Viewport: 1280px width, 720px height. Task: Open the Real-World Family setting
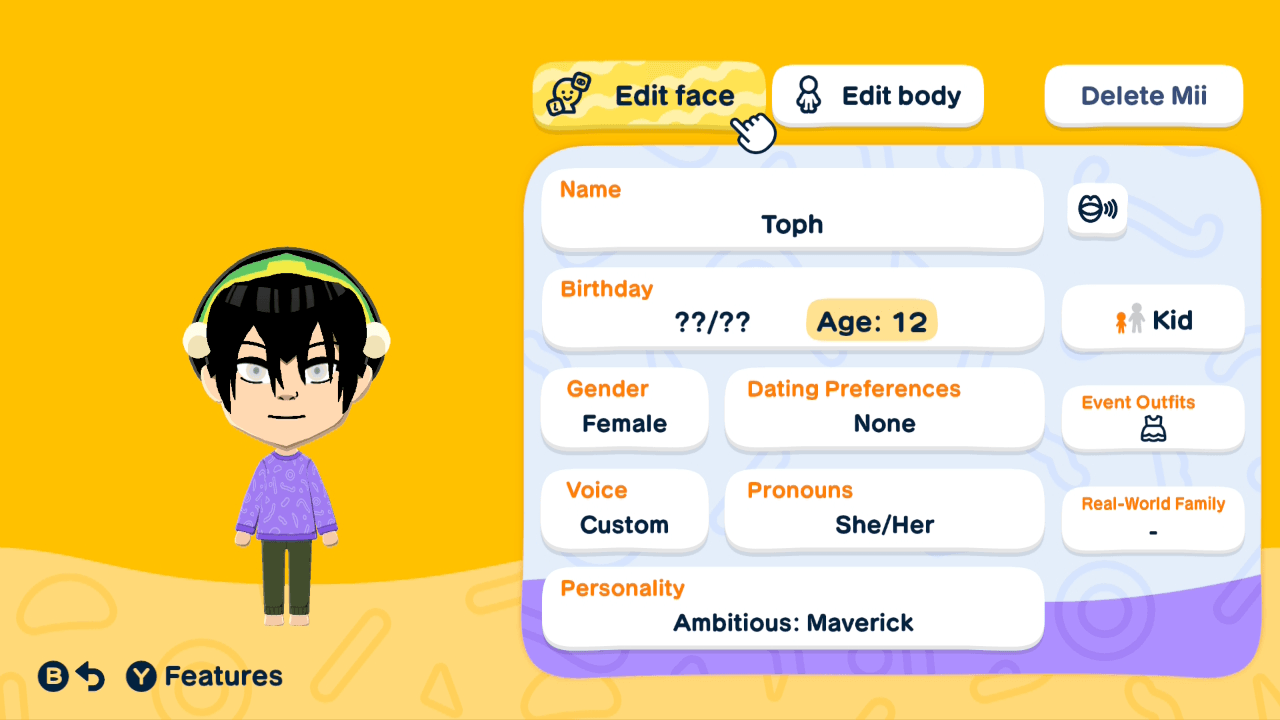[1152, 518]
